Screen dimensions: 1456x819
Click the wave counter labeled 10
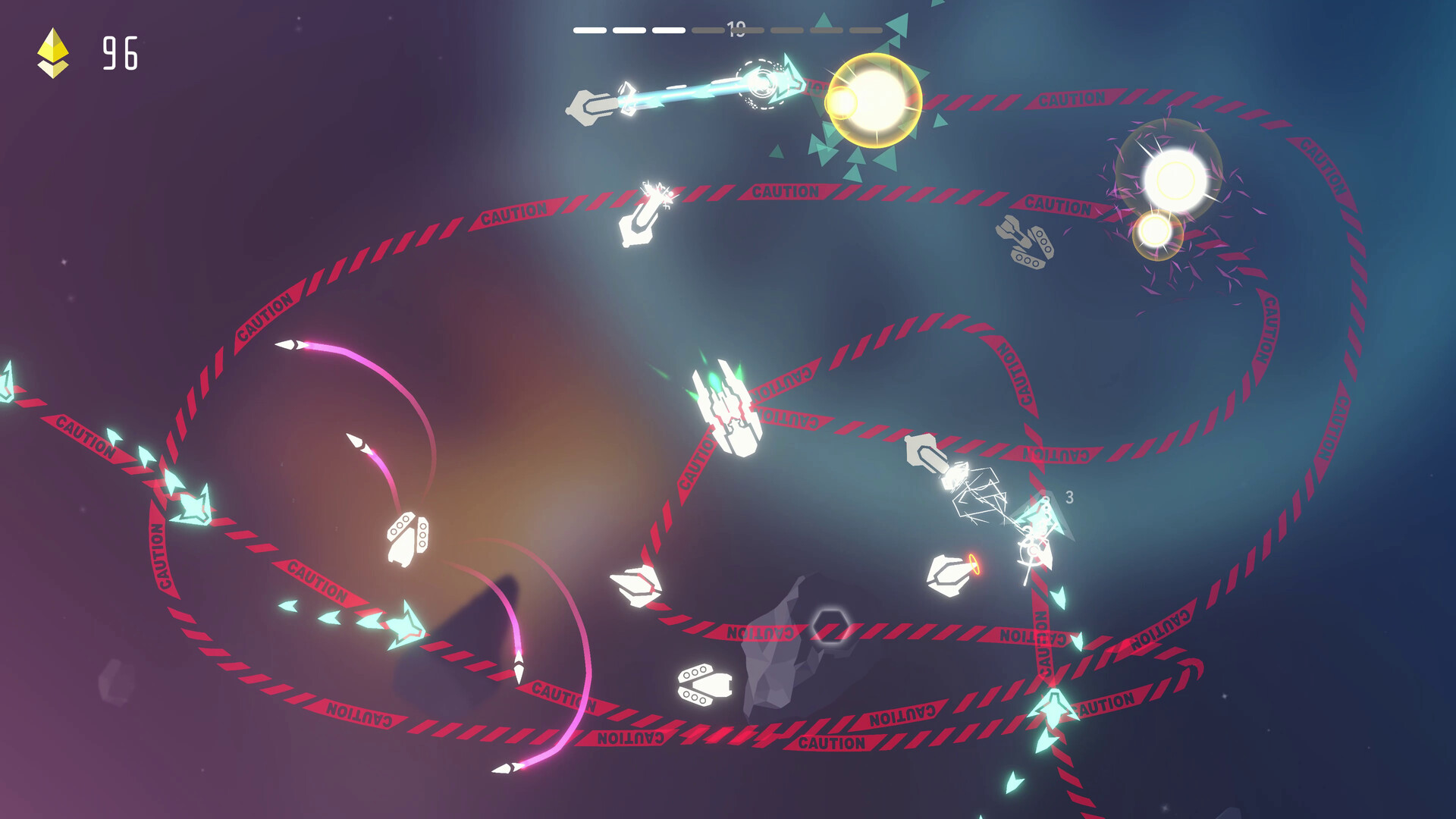pos(734,27)
